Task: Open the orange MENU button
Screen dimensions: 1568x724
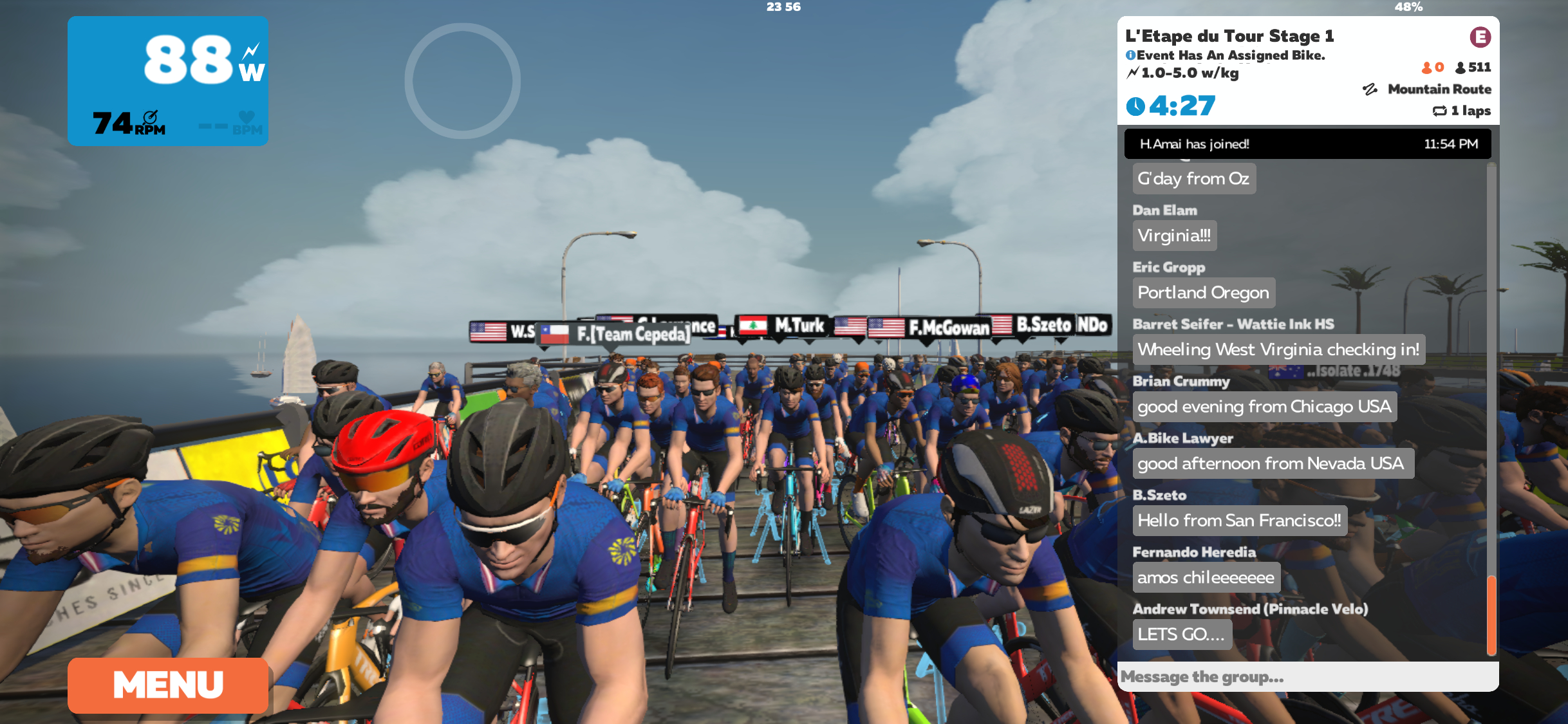Action: [x=168, y=685]
